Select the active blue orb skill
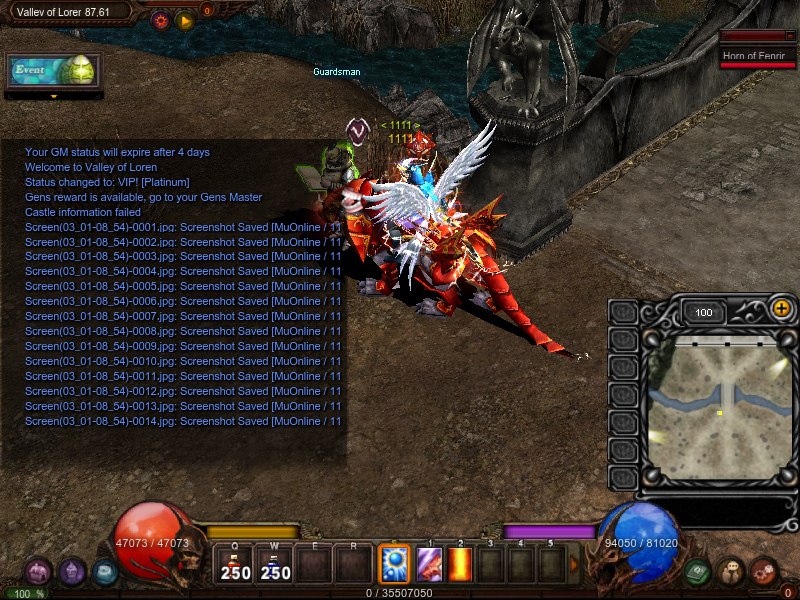The width and height of the screenshot is (800, 600). click(x=394, y=564)
